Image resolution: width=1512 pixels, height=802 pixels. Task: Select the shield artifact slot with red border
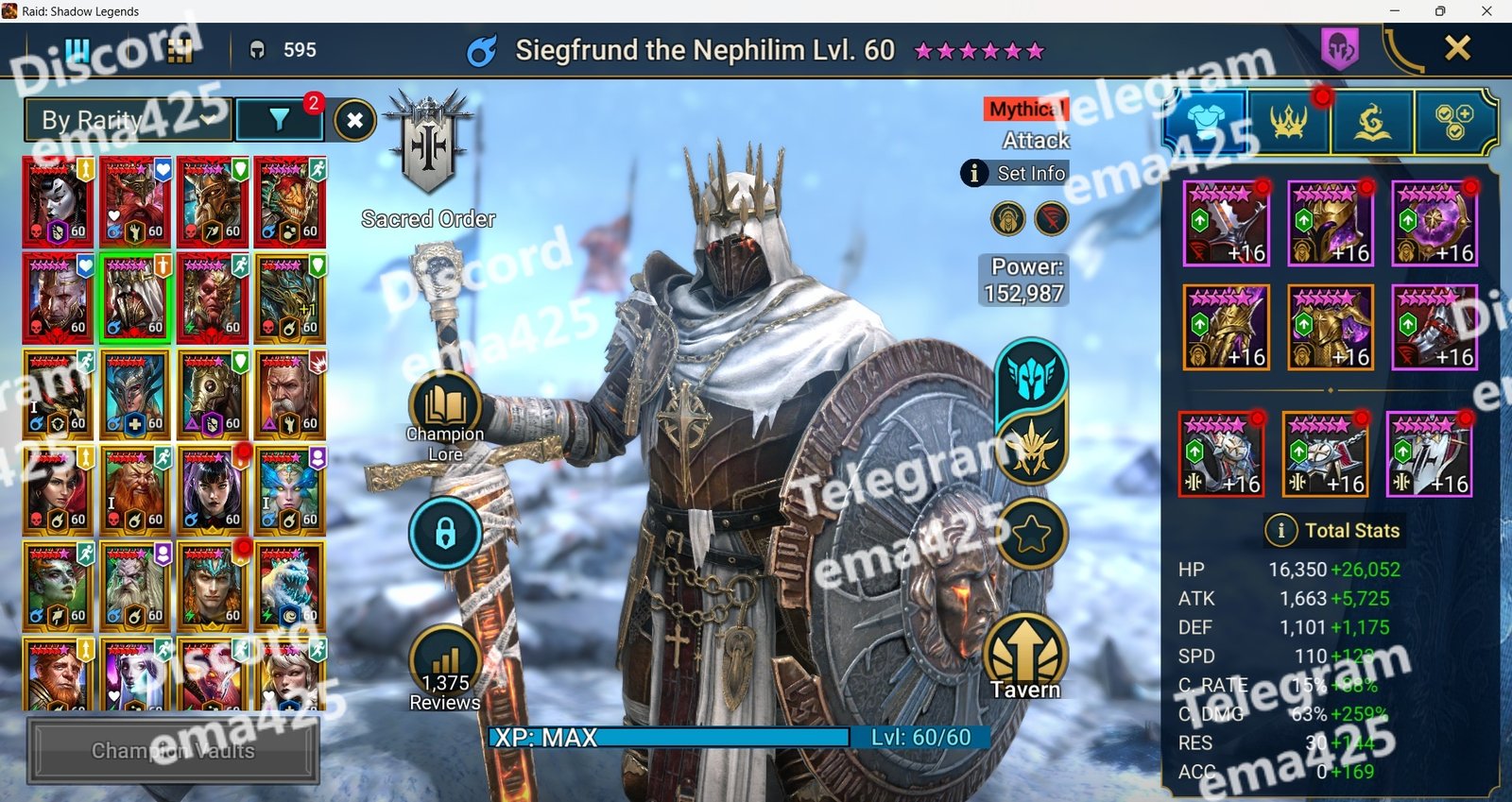(x=1221, y=454)
